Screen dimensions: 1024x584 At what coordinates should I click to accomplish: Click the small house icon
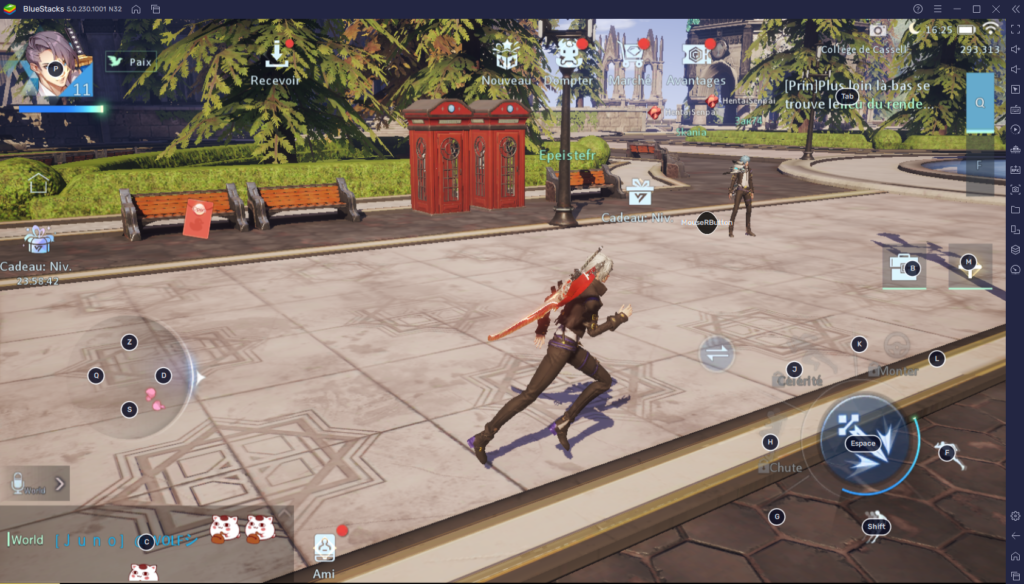38,183
